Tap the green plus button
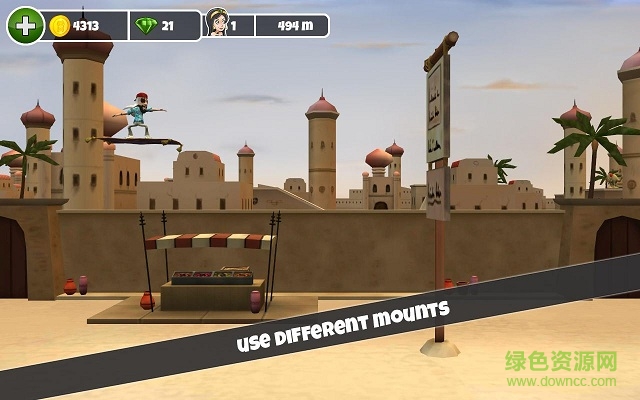This screenshot has height=400, width=640. pos(23,25)
